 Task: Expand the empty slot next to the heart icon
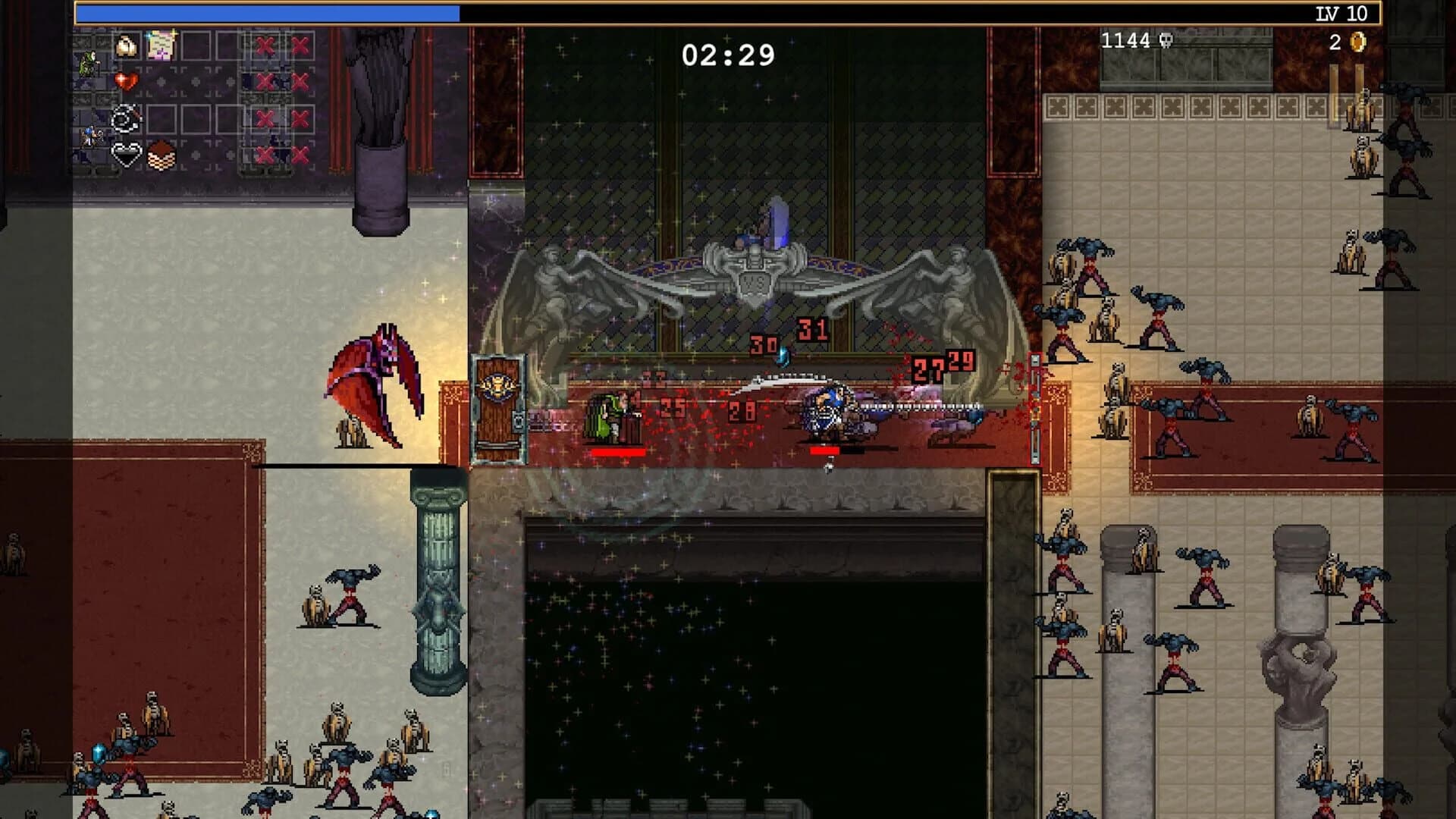point(161,82)
